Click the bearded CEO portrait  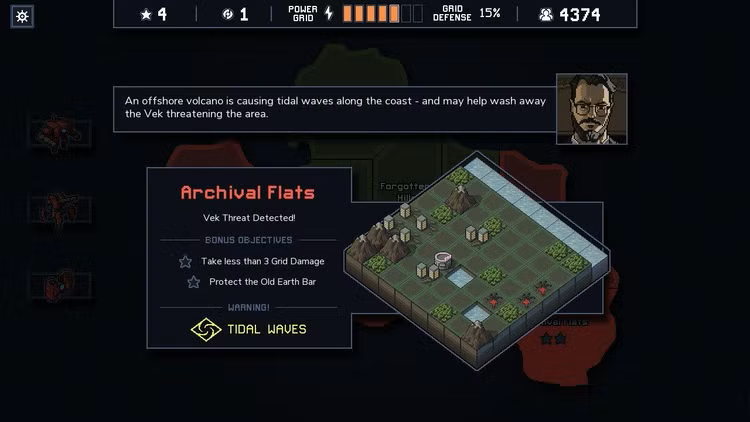pos(591,109)
